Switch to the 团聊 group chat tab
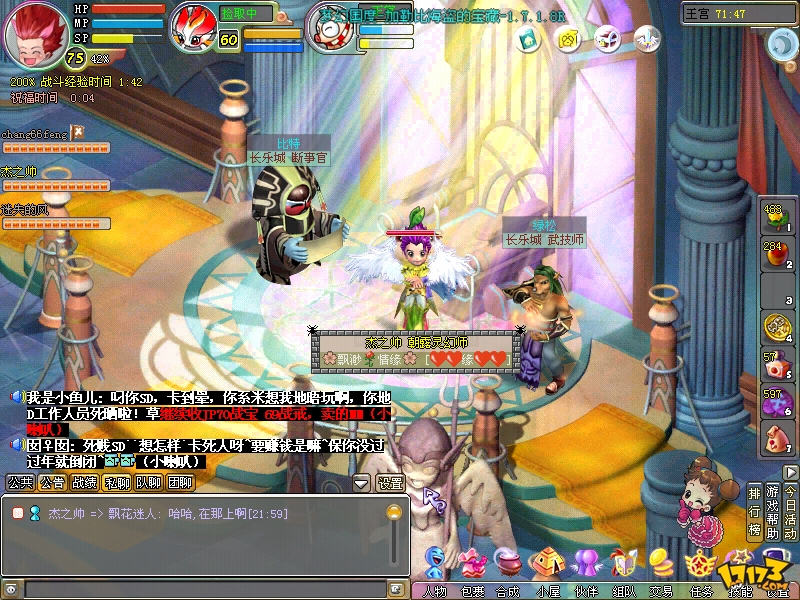This screenshot has height=600, width=800. (x=180, y=483)
